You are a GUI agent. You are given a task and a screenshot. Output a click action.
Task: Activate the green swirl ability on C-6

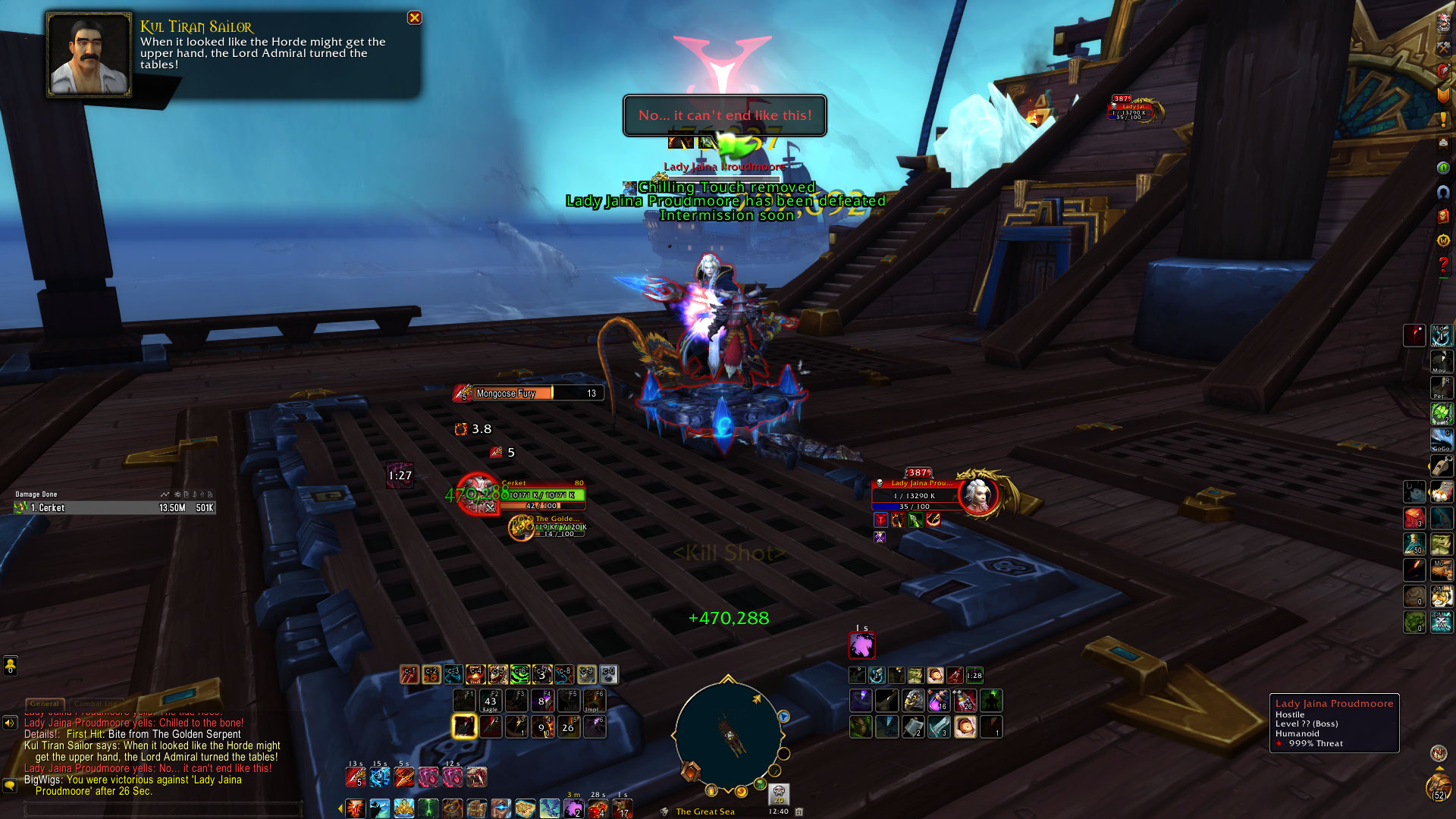[x=519, y=674]
